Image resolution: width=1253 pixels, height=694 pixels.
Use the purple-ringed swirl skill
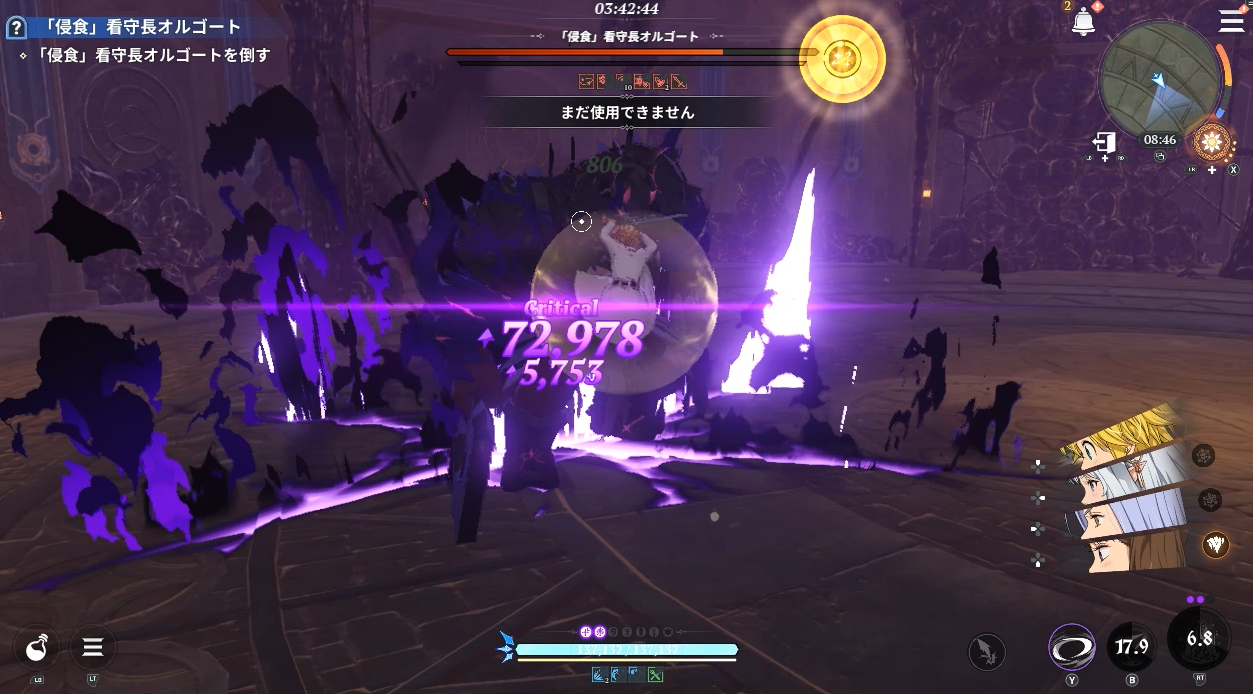(1071, 647)
